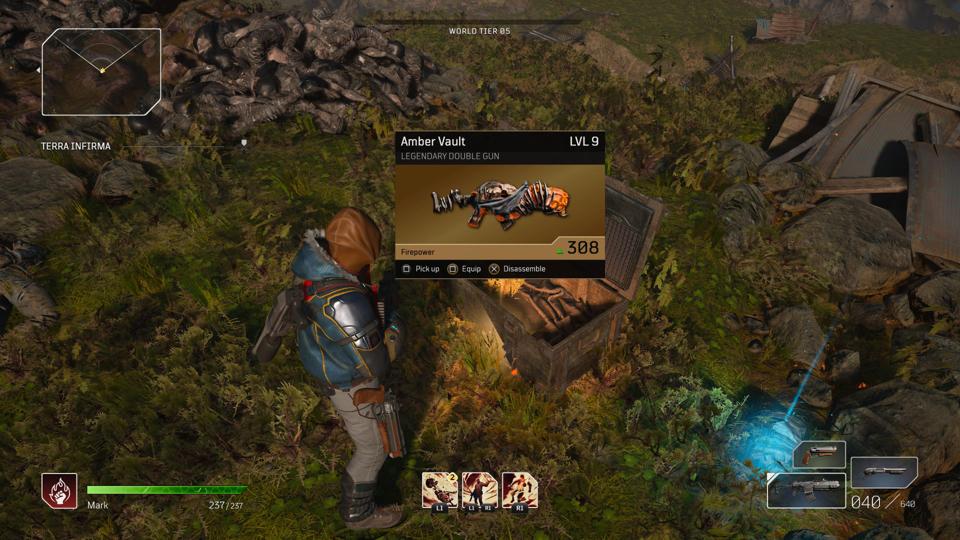
Task: Open the minimap
Action: pyautogui.click(x=101, y=71)
